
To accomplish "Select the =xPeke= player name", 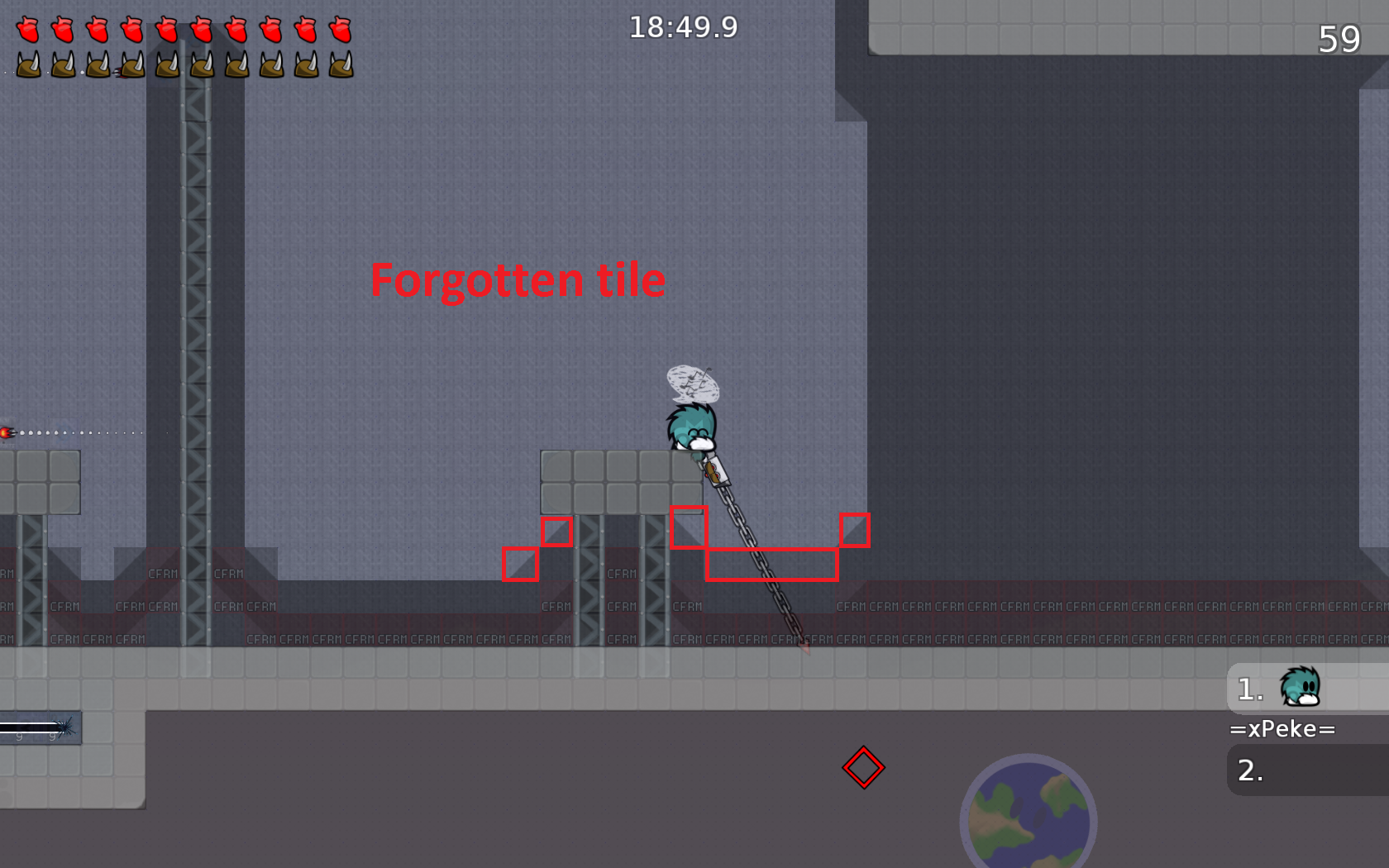I will point(1282,729).
